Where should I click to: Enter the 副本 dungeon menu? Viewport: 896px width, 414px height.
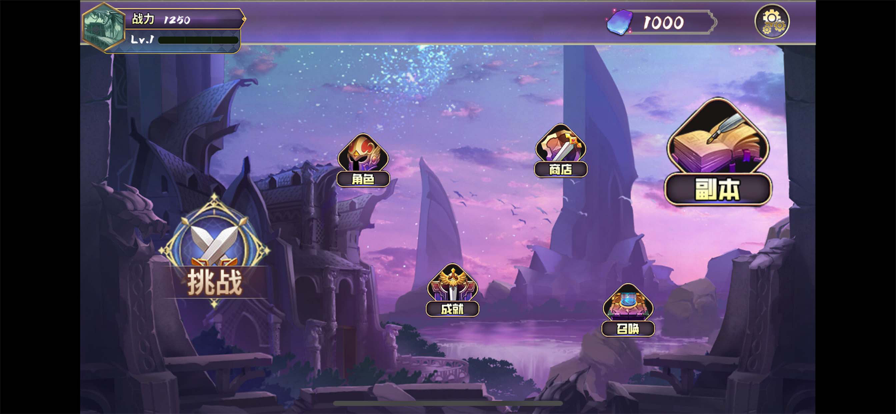click(718, 155)
